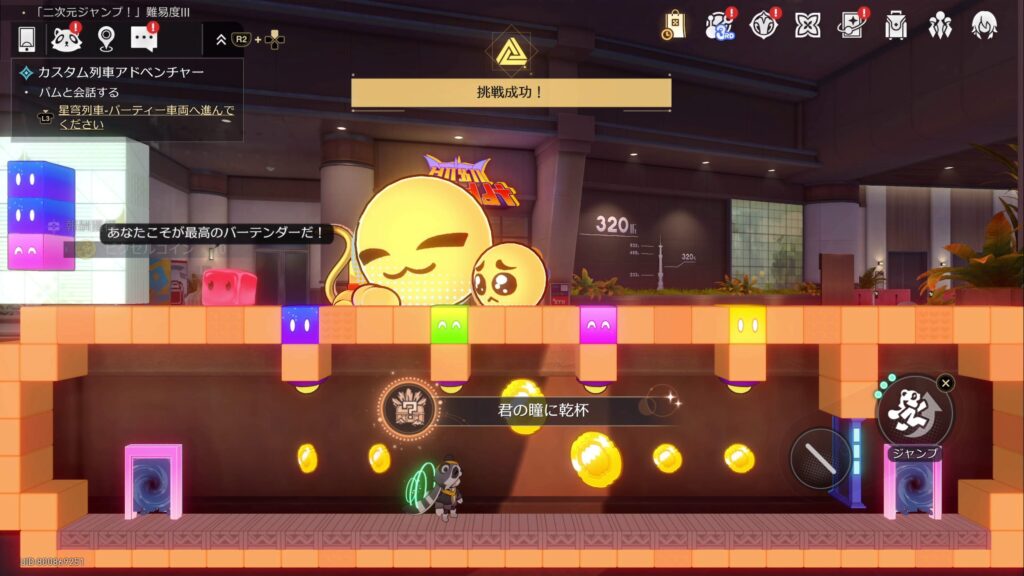
Task: Activate the ジャンプ jump button
Action: click(914, 411)
